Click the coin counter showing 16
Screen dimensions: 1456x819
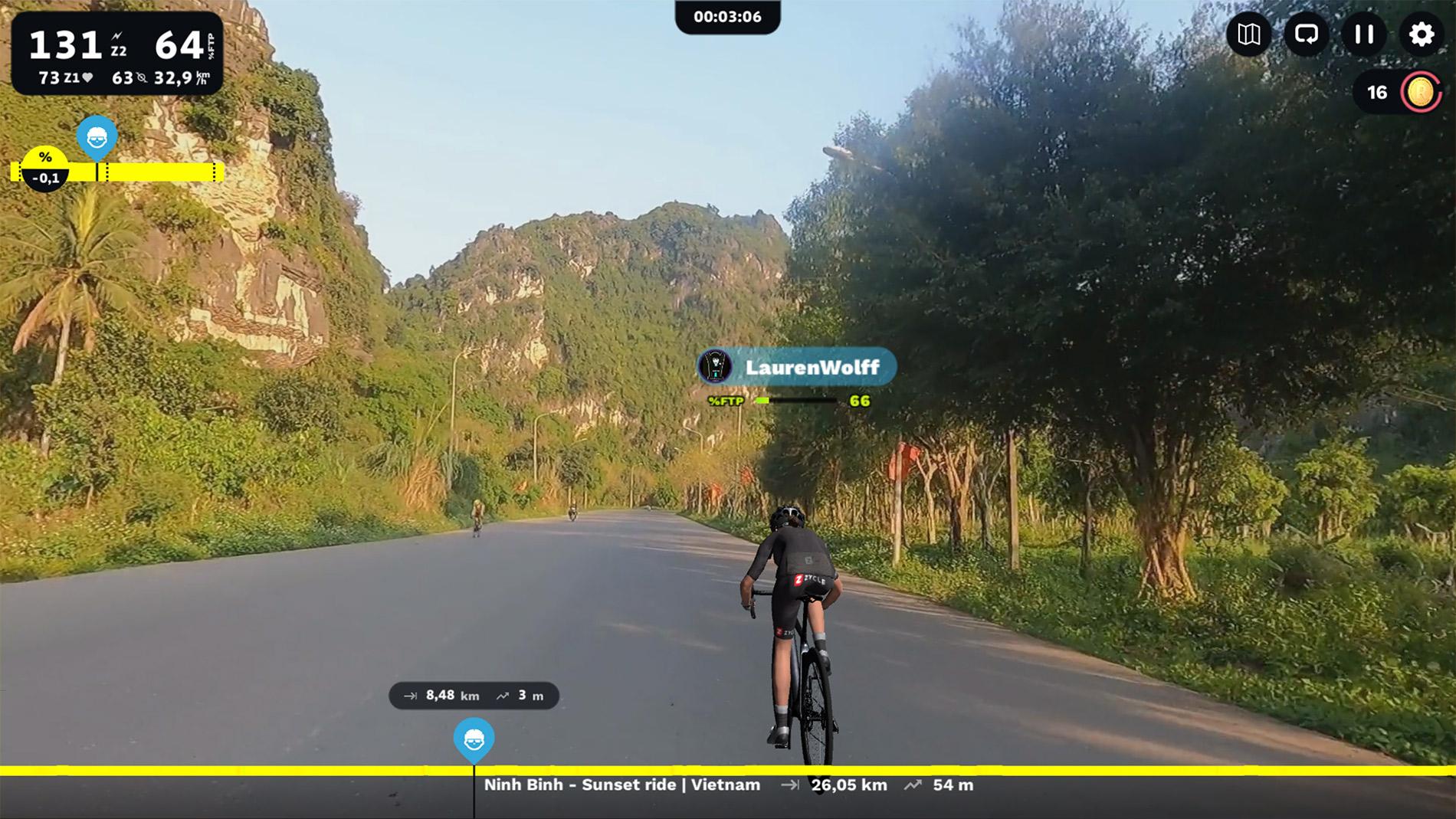click(1376, 90)
